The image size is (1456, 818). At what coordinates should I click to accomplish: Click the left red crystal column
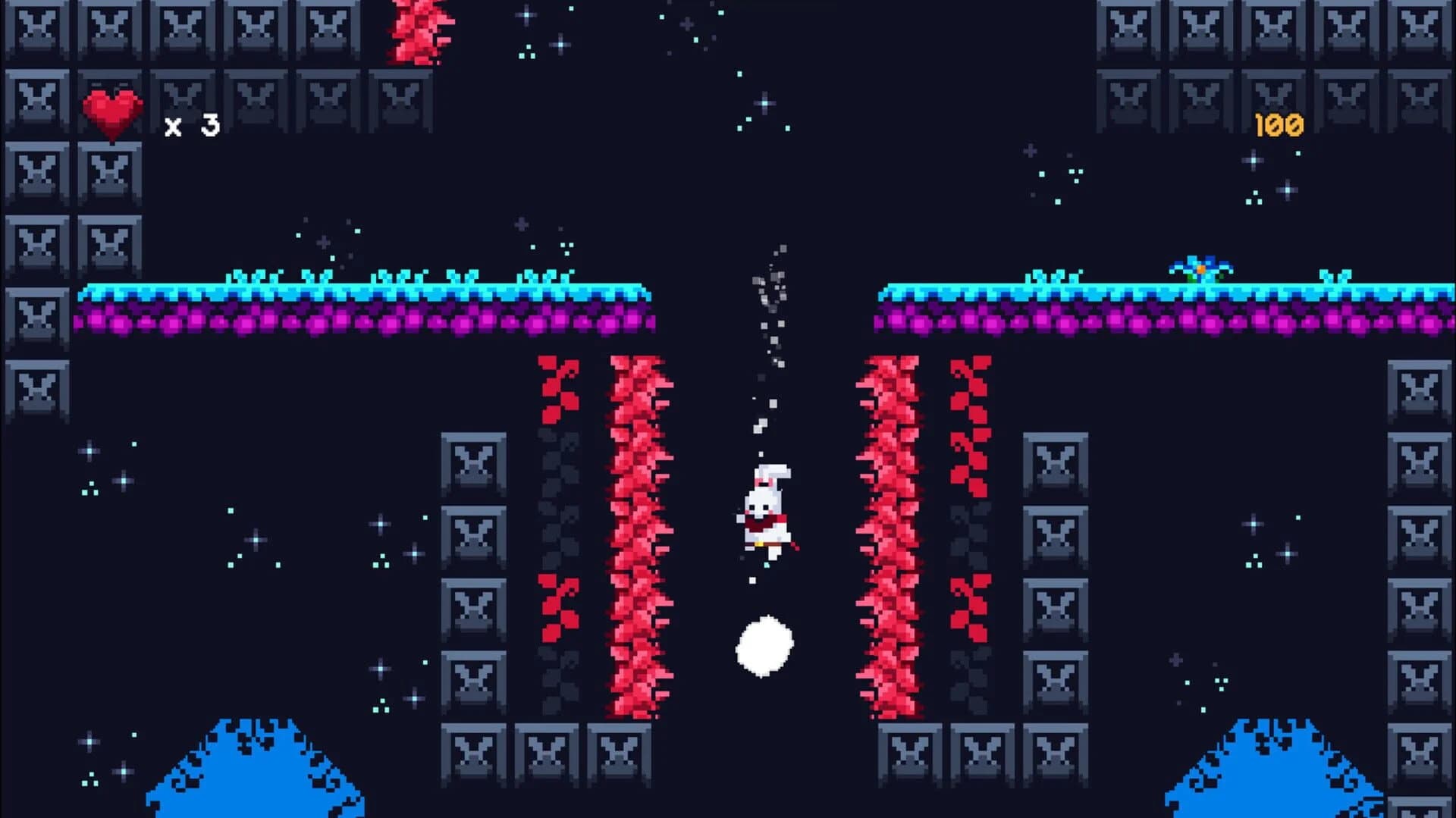635,531
